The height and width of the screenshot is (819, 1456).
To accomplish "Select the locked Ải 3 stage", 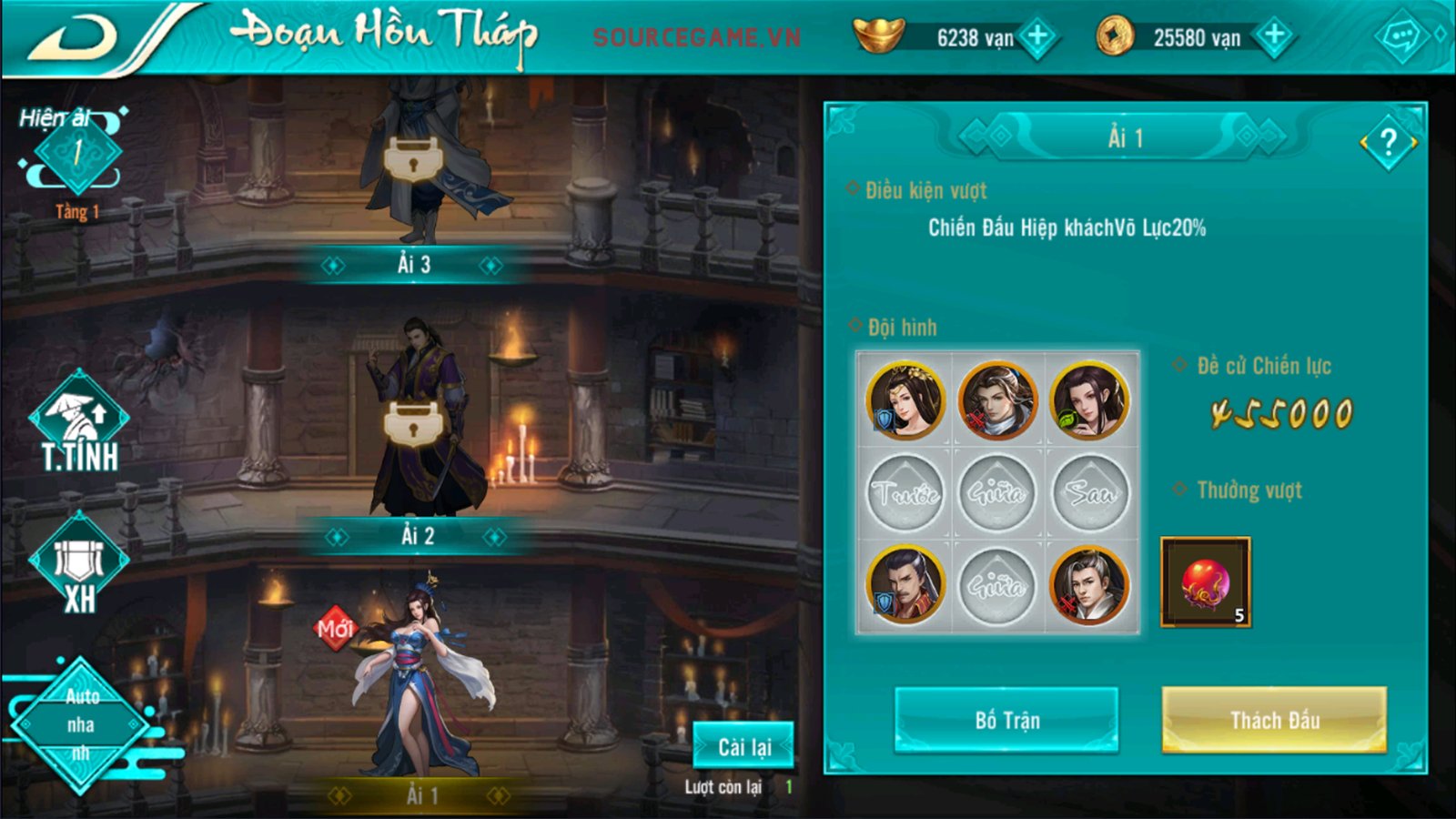I will coord(414,164).
